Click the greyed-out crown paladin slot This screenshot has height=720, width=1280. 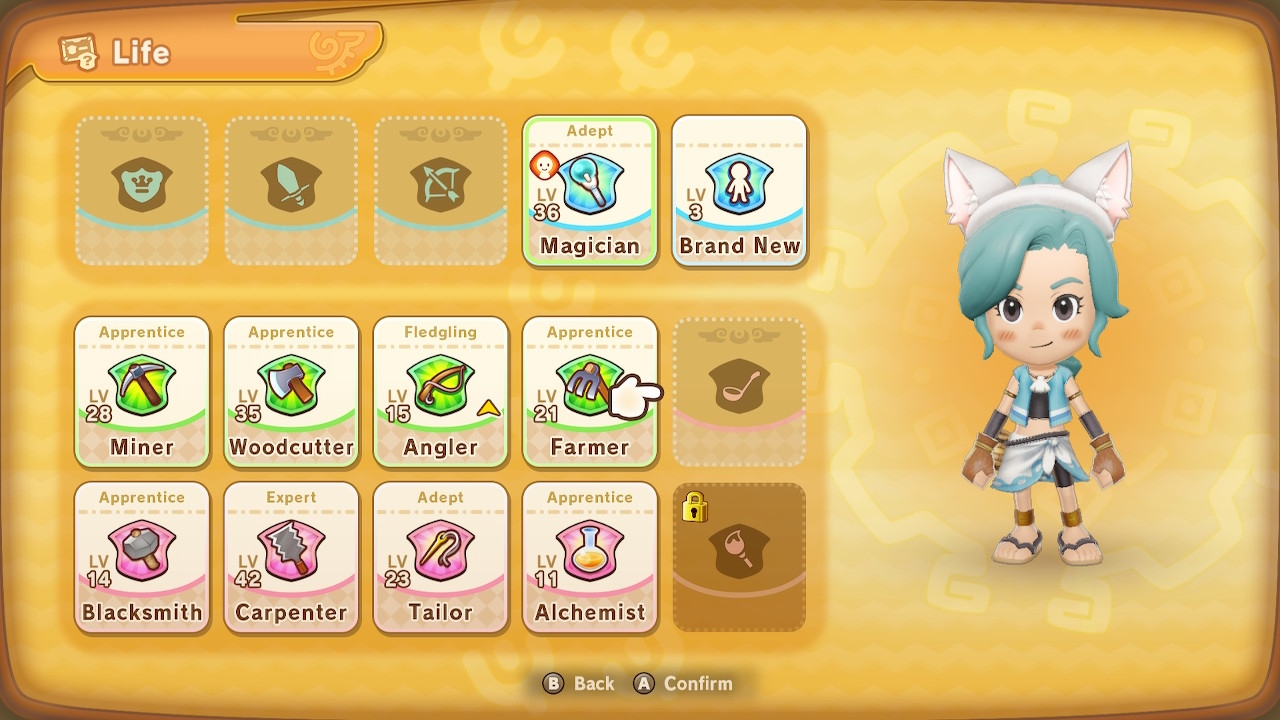[142, 192]
